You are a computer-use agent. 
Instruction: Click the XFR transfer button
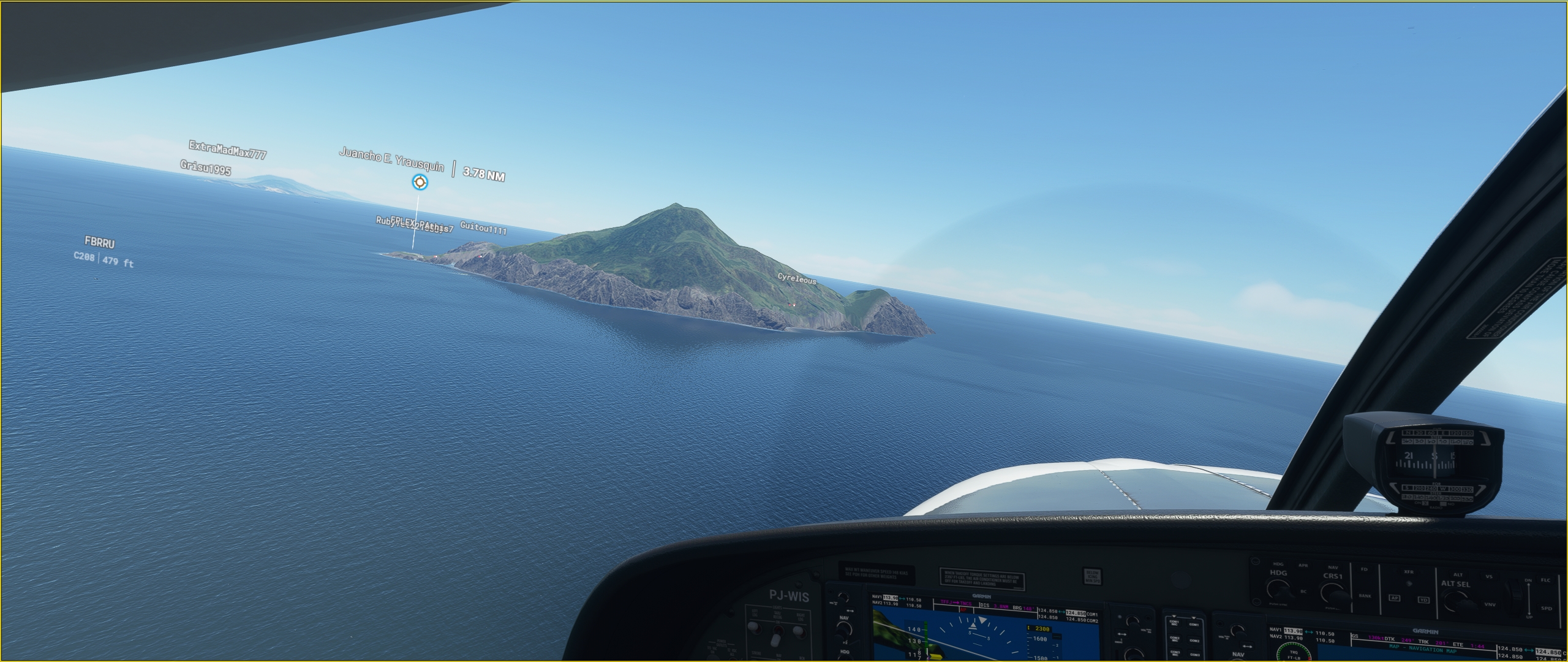click(x=1409, y=572)
